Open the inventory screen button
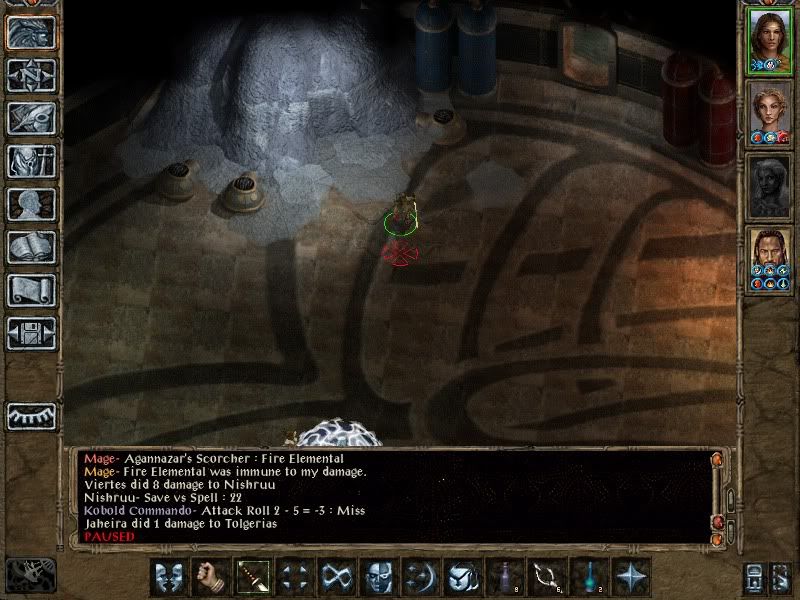 coord(31,161)
